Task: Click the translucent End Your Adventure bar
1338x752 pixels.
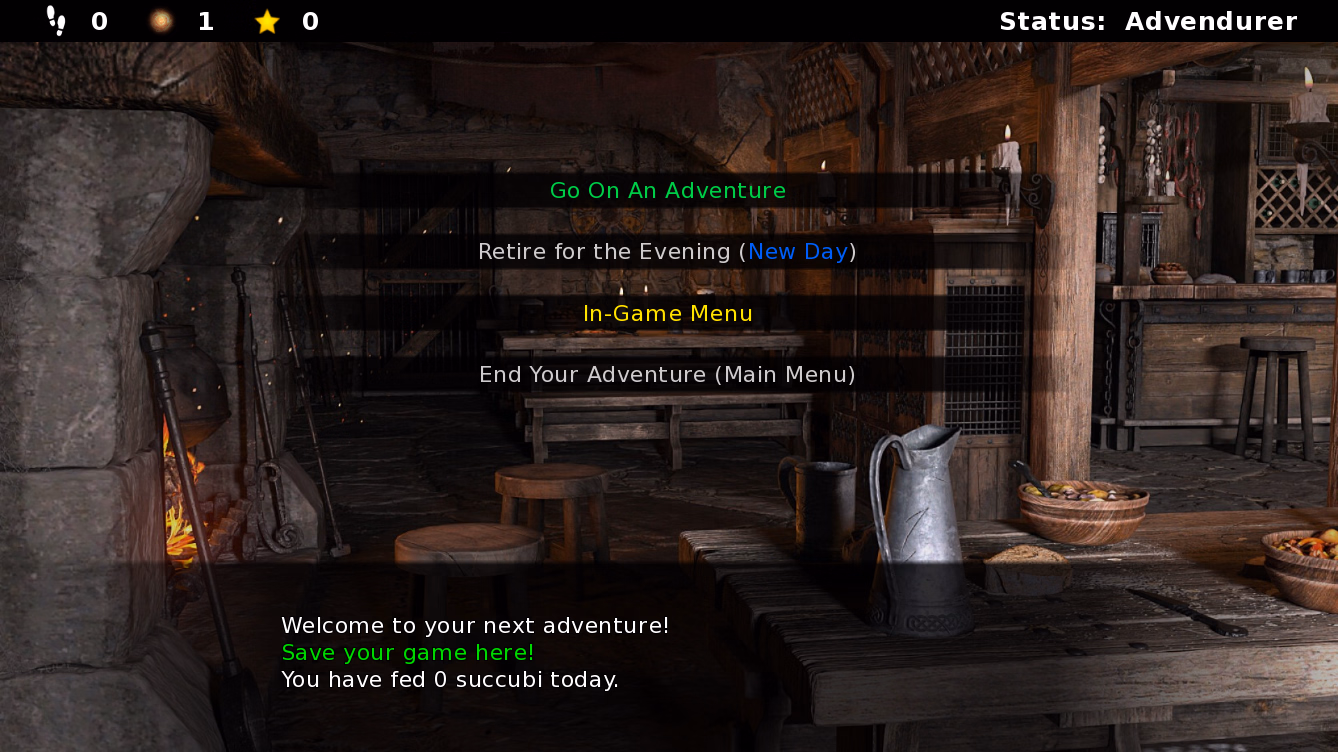Action: (667, 375)
